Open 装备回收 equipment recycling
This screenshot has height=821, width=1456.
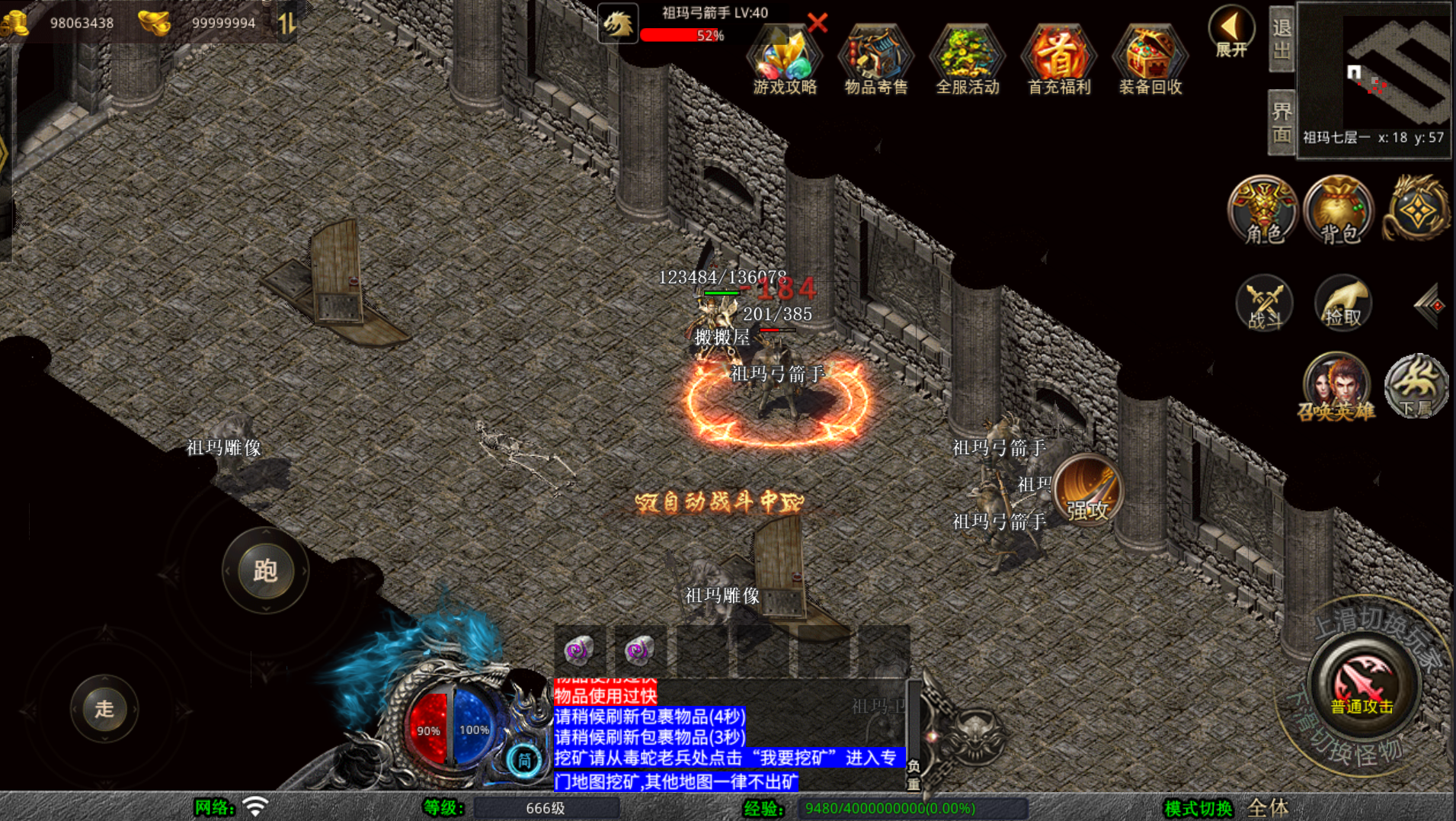click(1150, 60)
